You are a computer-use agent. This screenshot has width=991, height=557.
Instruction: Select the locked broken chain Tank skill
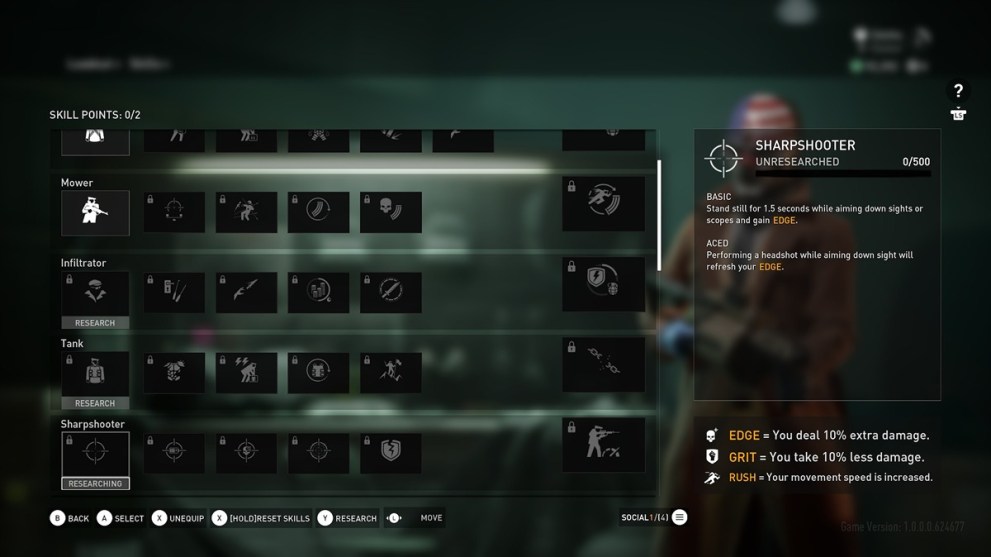(x=603, y=364)
